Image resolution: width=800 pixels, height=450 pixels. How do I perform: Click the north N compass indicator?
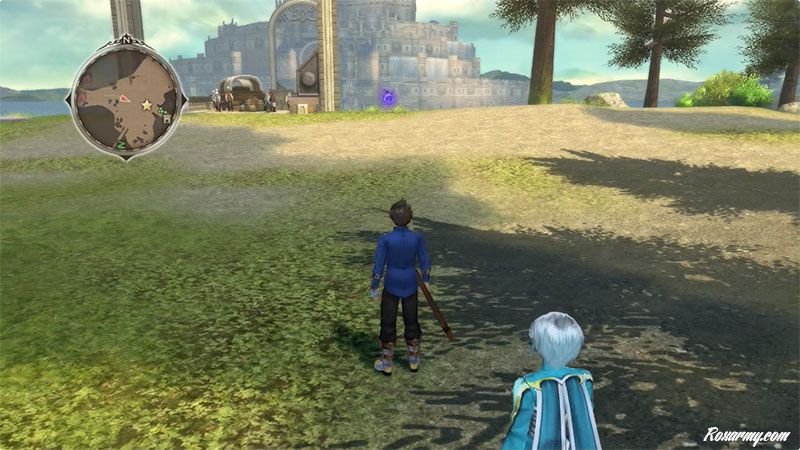(126, 40)
